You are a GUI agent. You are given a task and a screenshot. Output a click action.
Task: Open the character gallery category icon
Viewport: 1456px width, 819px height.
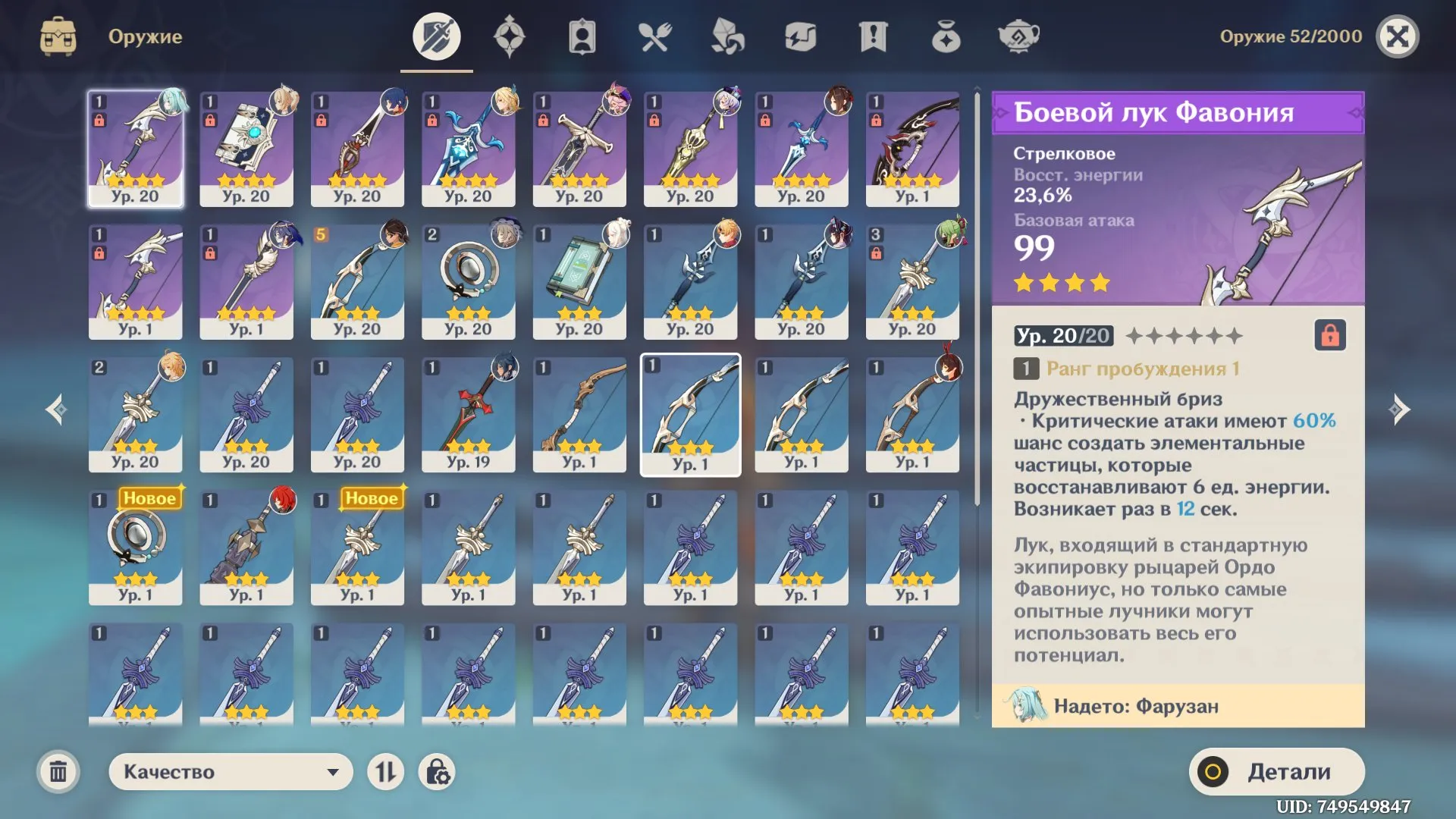coord(582,36)
